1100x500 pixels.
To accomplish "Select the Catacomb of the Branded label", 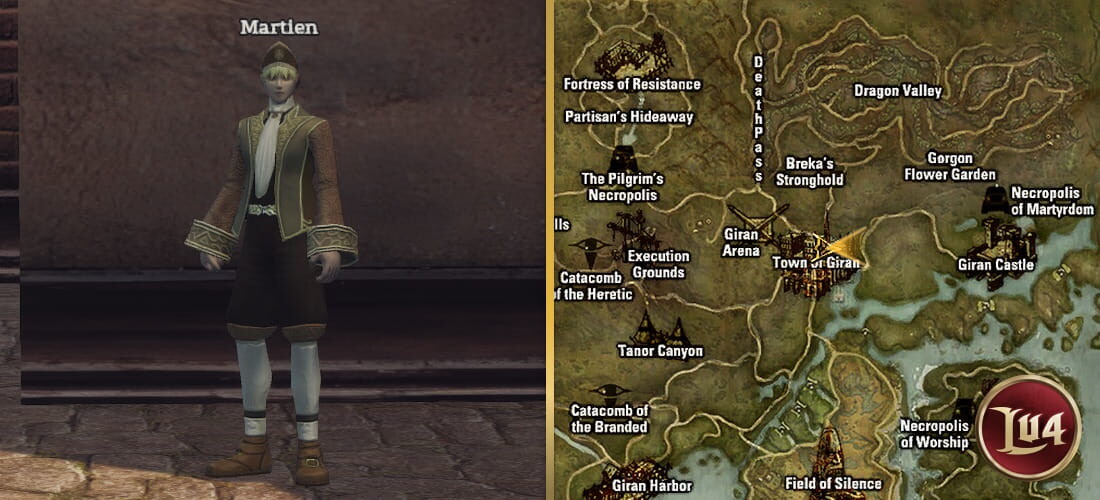I will [x=610, y=419].
